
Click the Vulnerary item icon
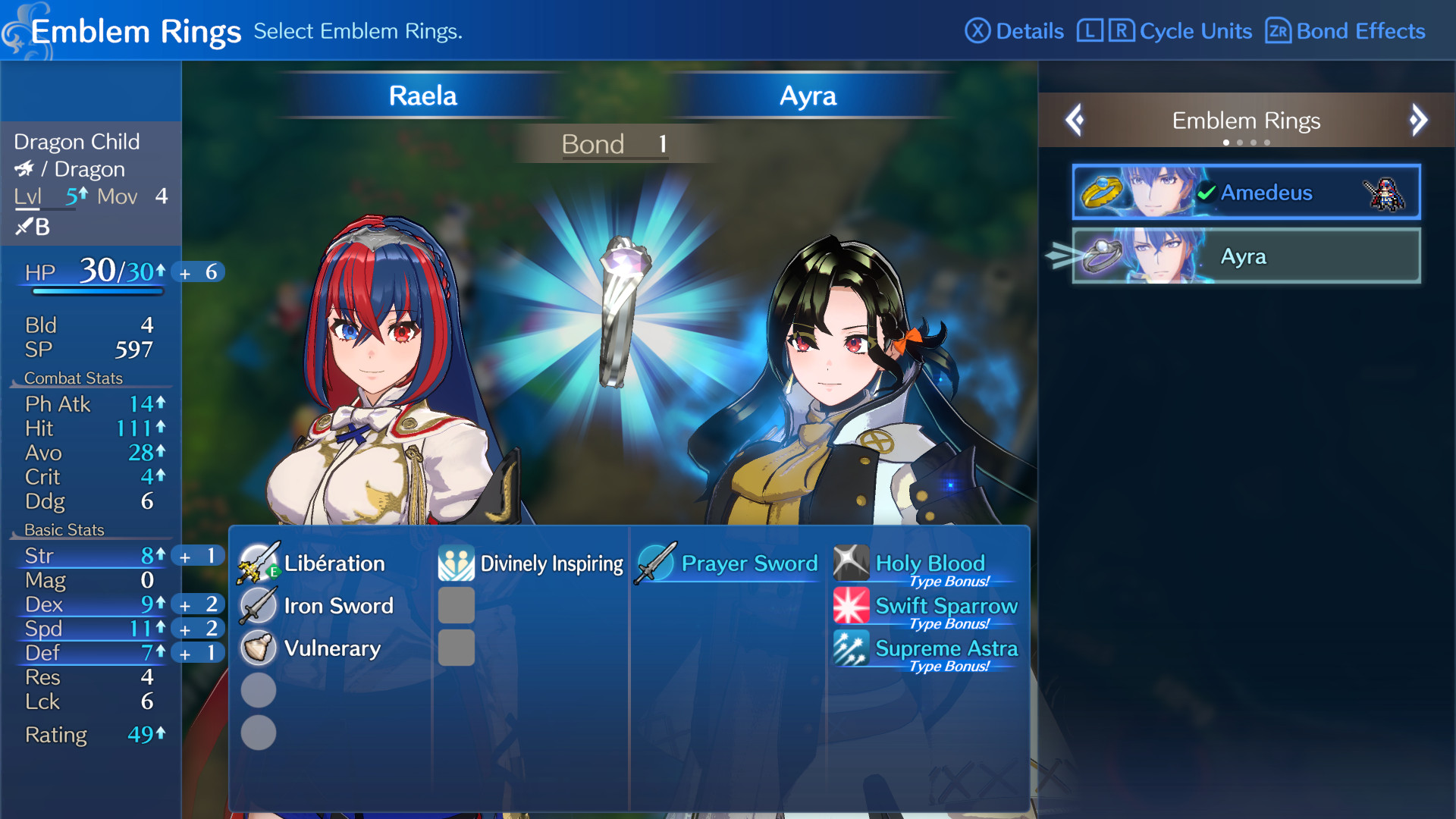(x=258, y=648)
